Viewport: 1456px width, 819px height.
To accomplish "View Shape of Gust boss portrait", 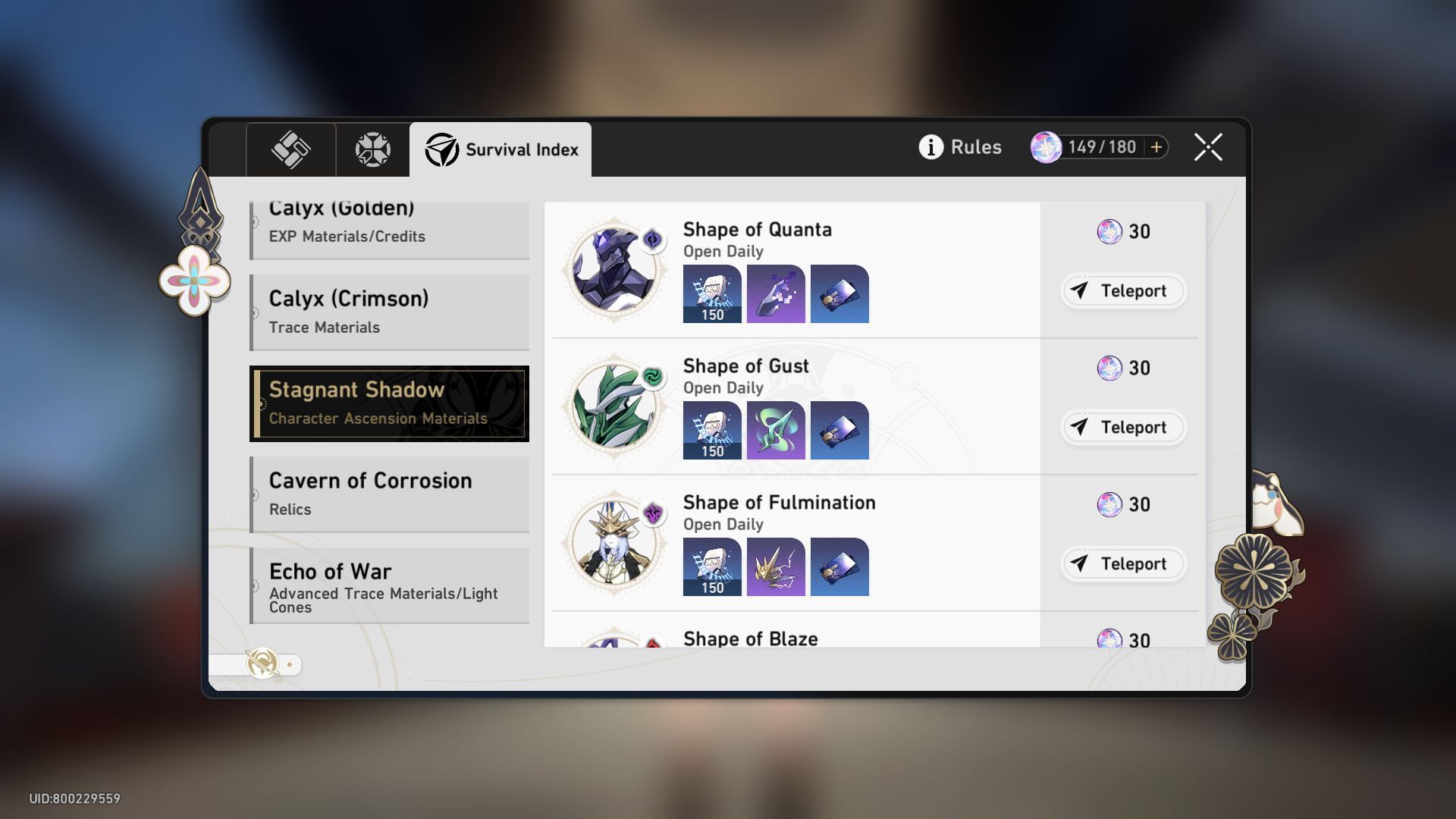I will (x=613, y=406).
